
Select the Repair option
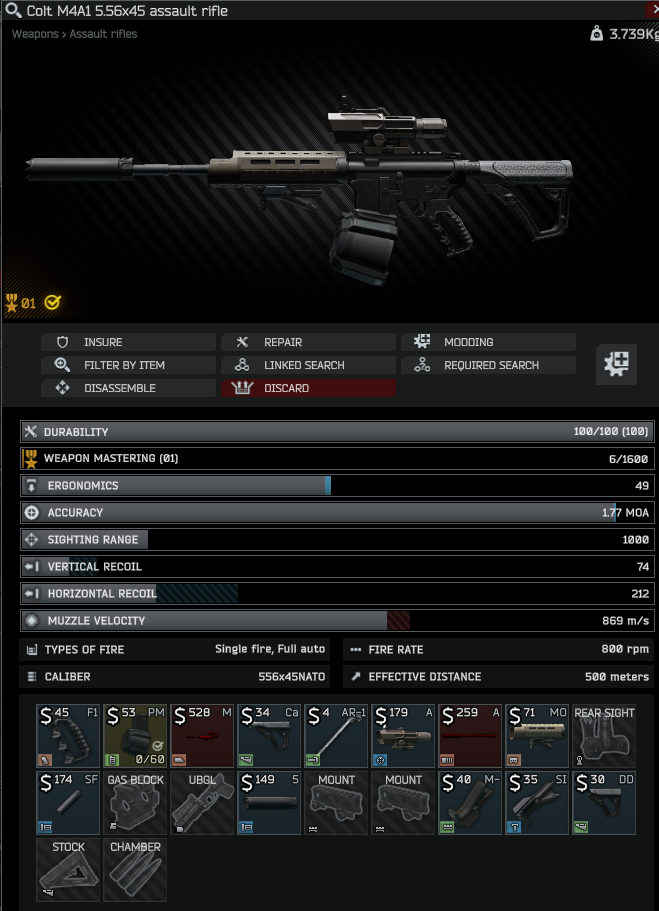click(x=308, y=342)
